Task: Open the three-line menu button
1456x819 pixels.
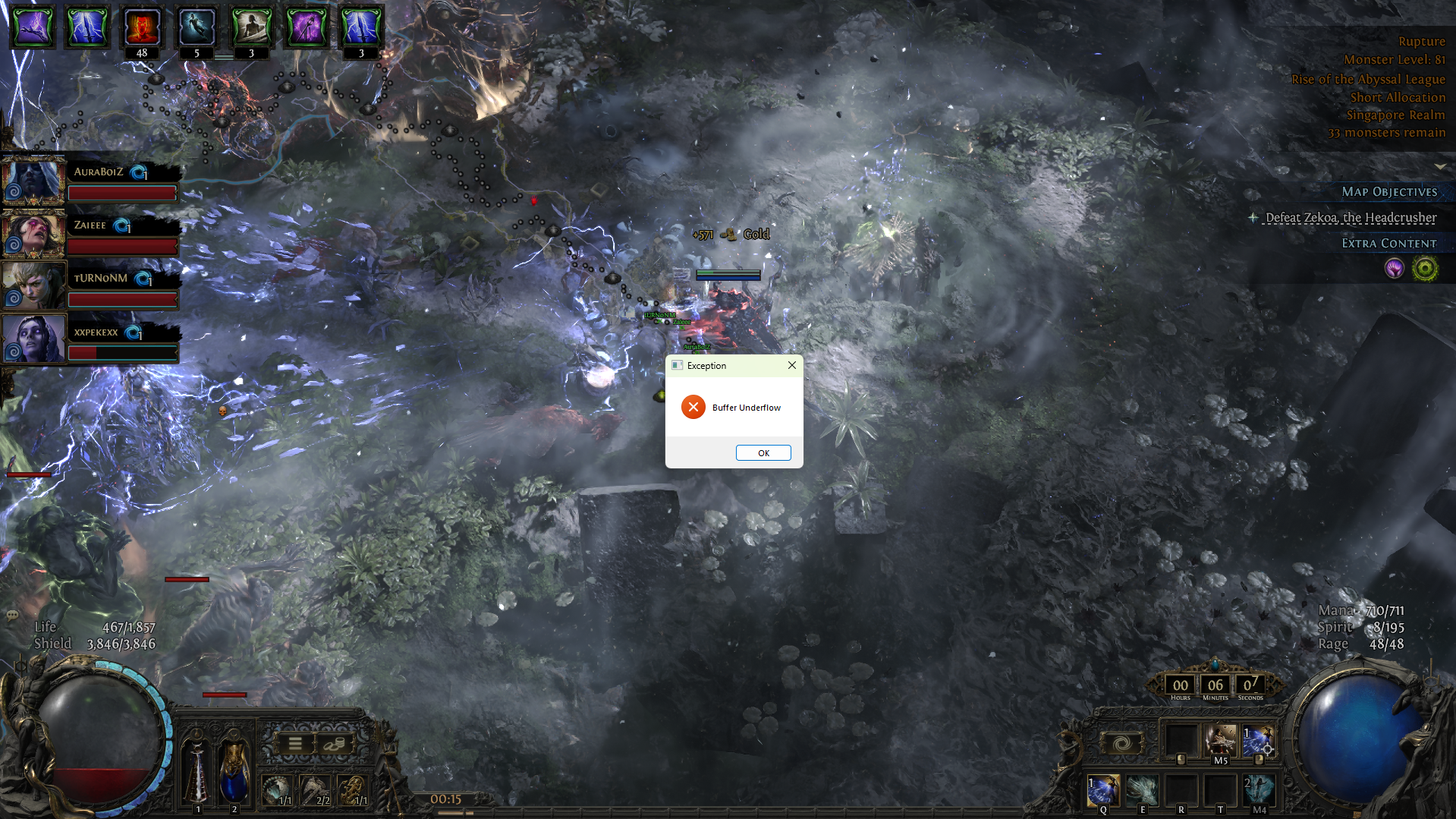Action: (x=295, y=744)
